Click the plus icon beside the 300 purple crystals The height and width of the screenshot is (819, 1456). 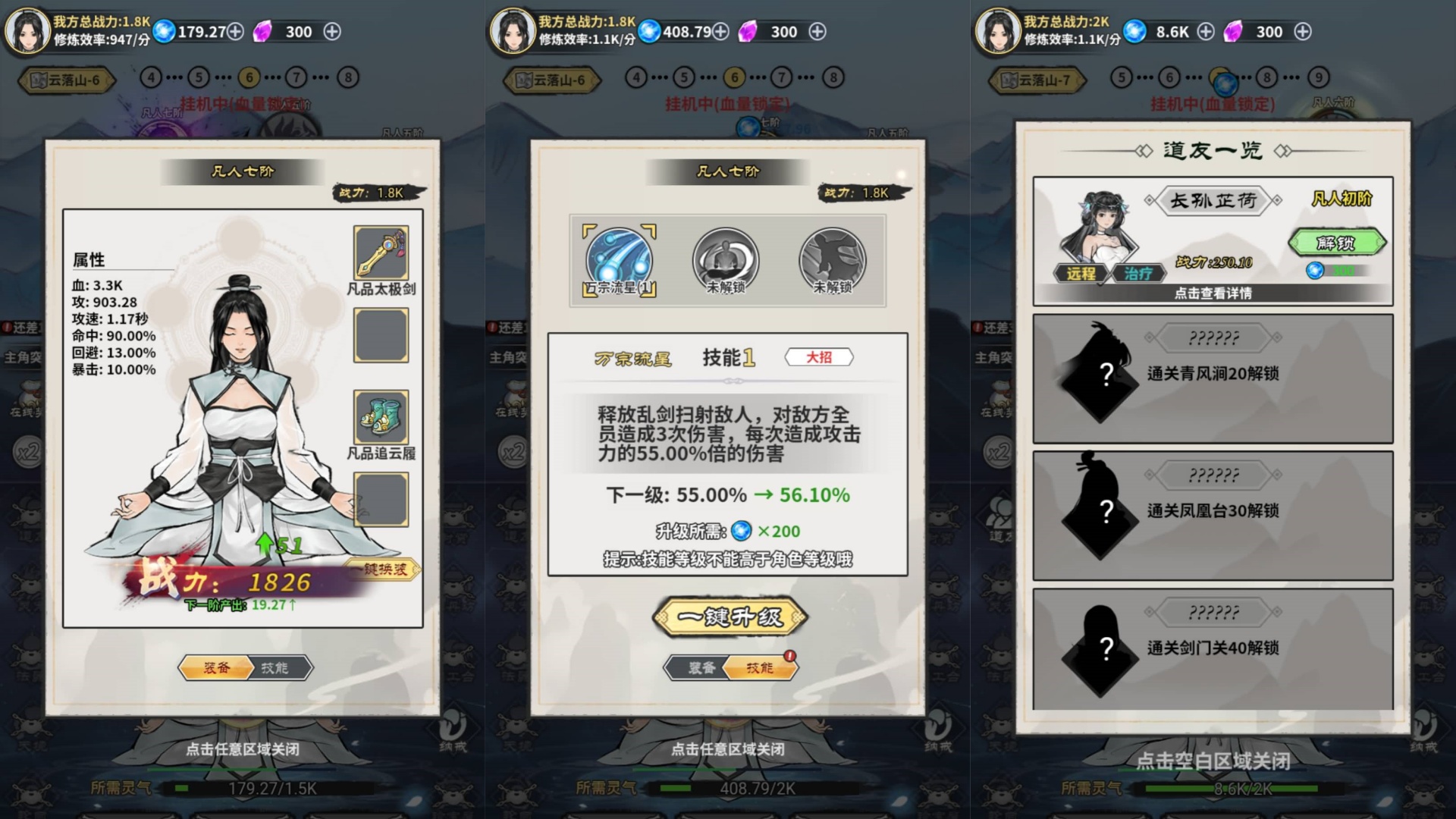(331, 32)
